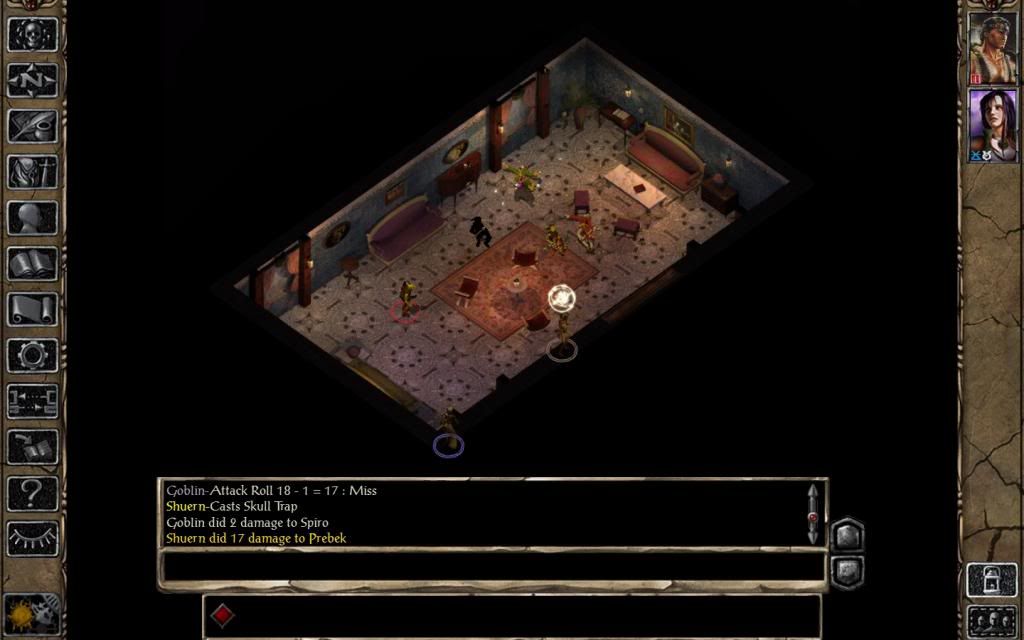Open the area map with the compass icon
The image size is (1024, 640).
[33, 79]
